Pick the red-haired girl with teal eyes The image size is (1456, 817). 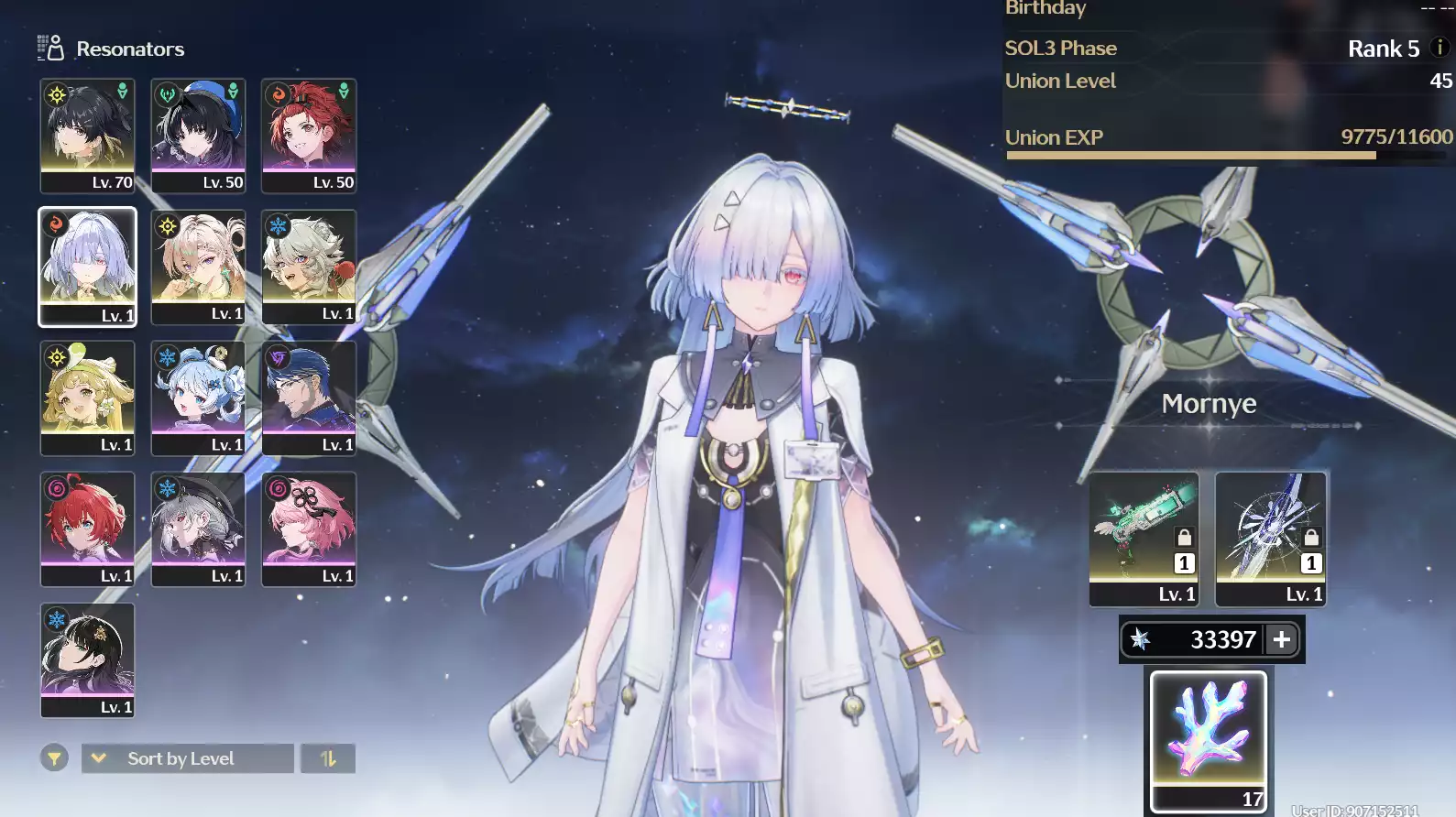87,528
